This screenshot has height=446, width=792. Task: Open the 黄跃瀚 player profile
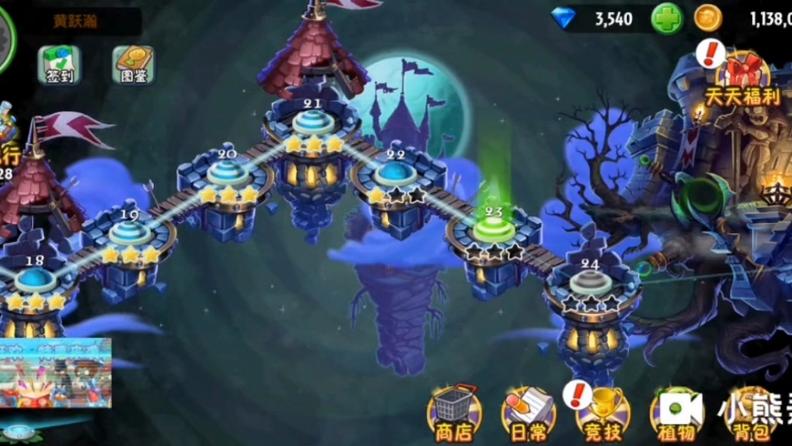(x=74, y=19)
